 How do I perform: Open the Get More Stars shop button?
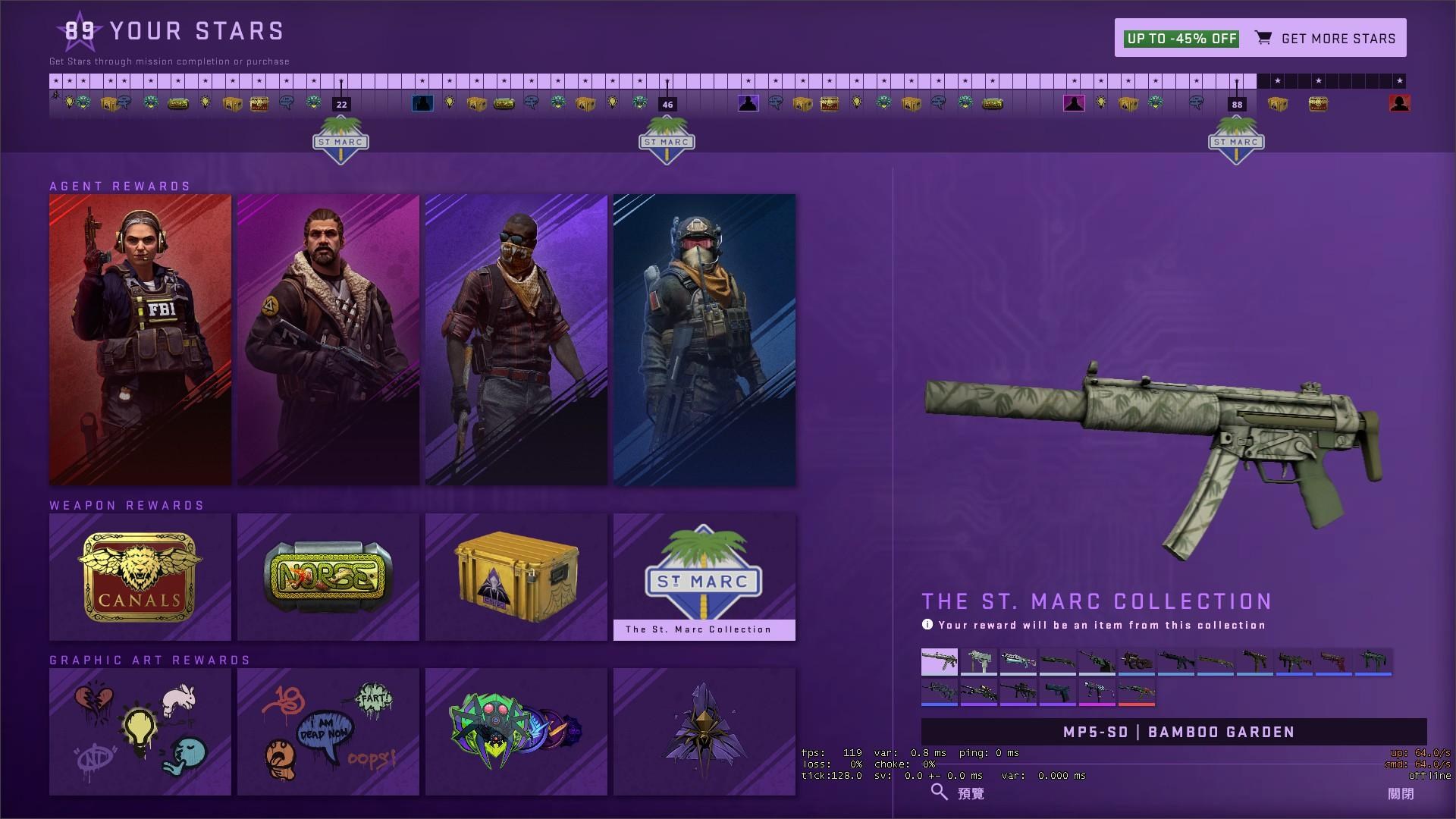pos(1260,38)
